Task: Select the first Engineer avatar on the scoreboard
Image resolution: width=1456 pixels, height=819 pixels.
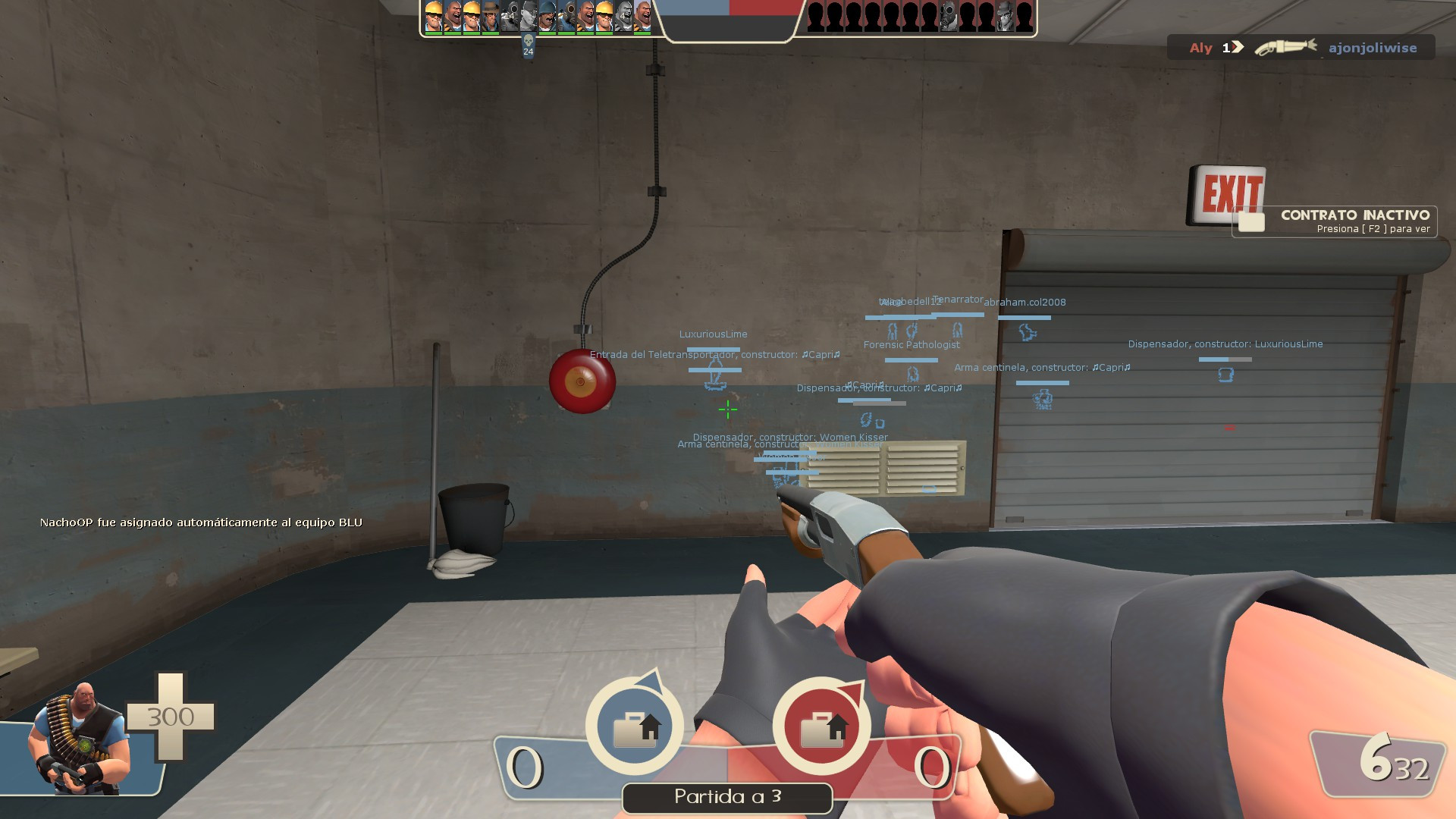Action: [434, 17]
